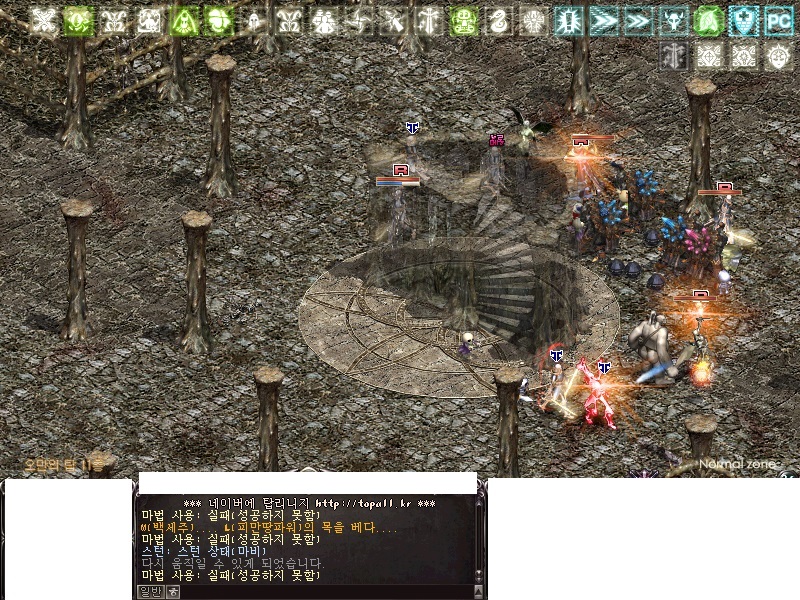This screenshot has width=800, height=600.
Task: Click the chat window's bottom-right arrow button
Action: click(479, 592)
